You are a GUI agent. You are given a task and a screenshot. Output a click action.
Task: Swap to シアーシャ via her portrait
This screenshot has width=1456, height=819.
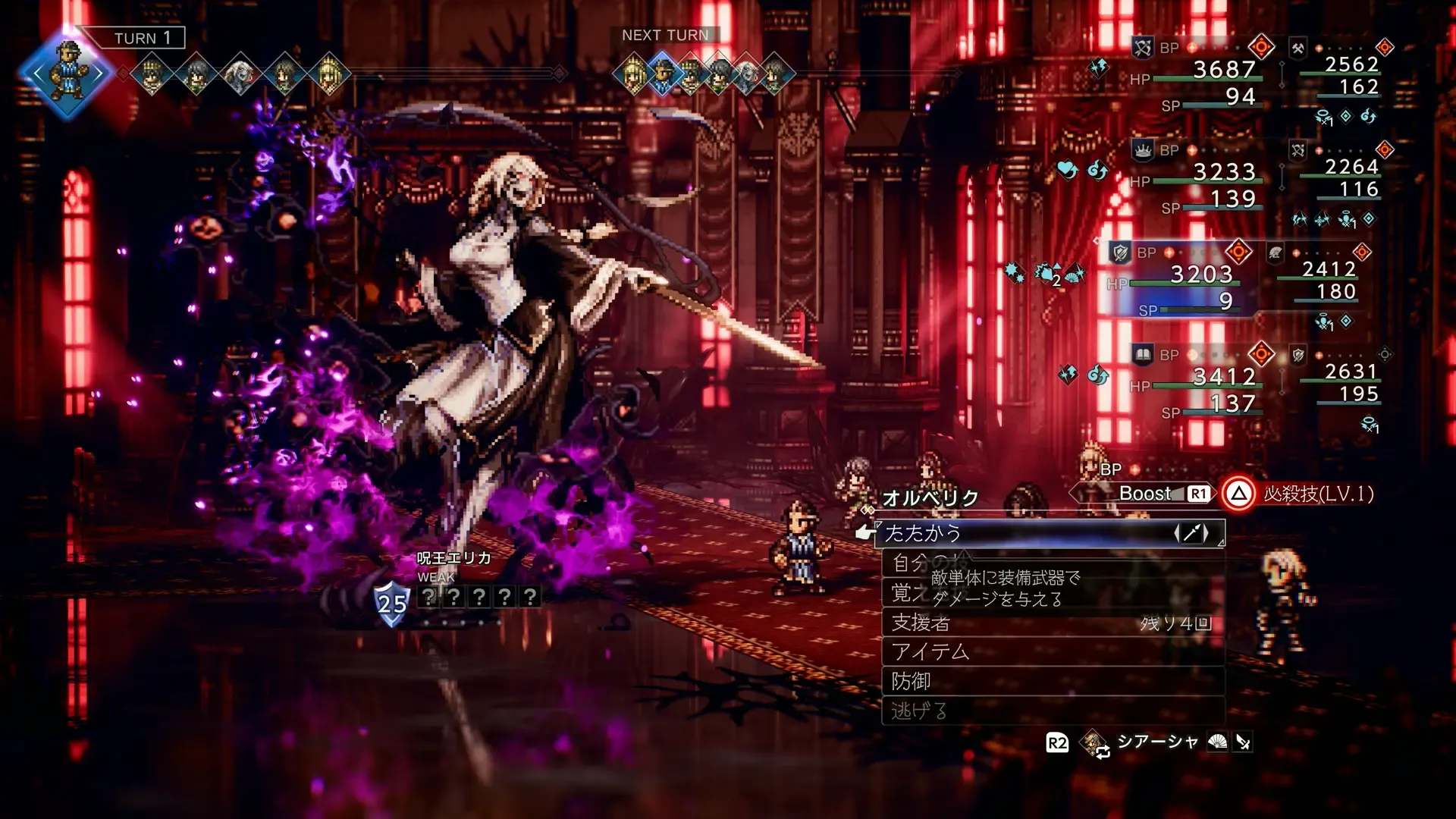[x=1094, y=742]
